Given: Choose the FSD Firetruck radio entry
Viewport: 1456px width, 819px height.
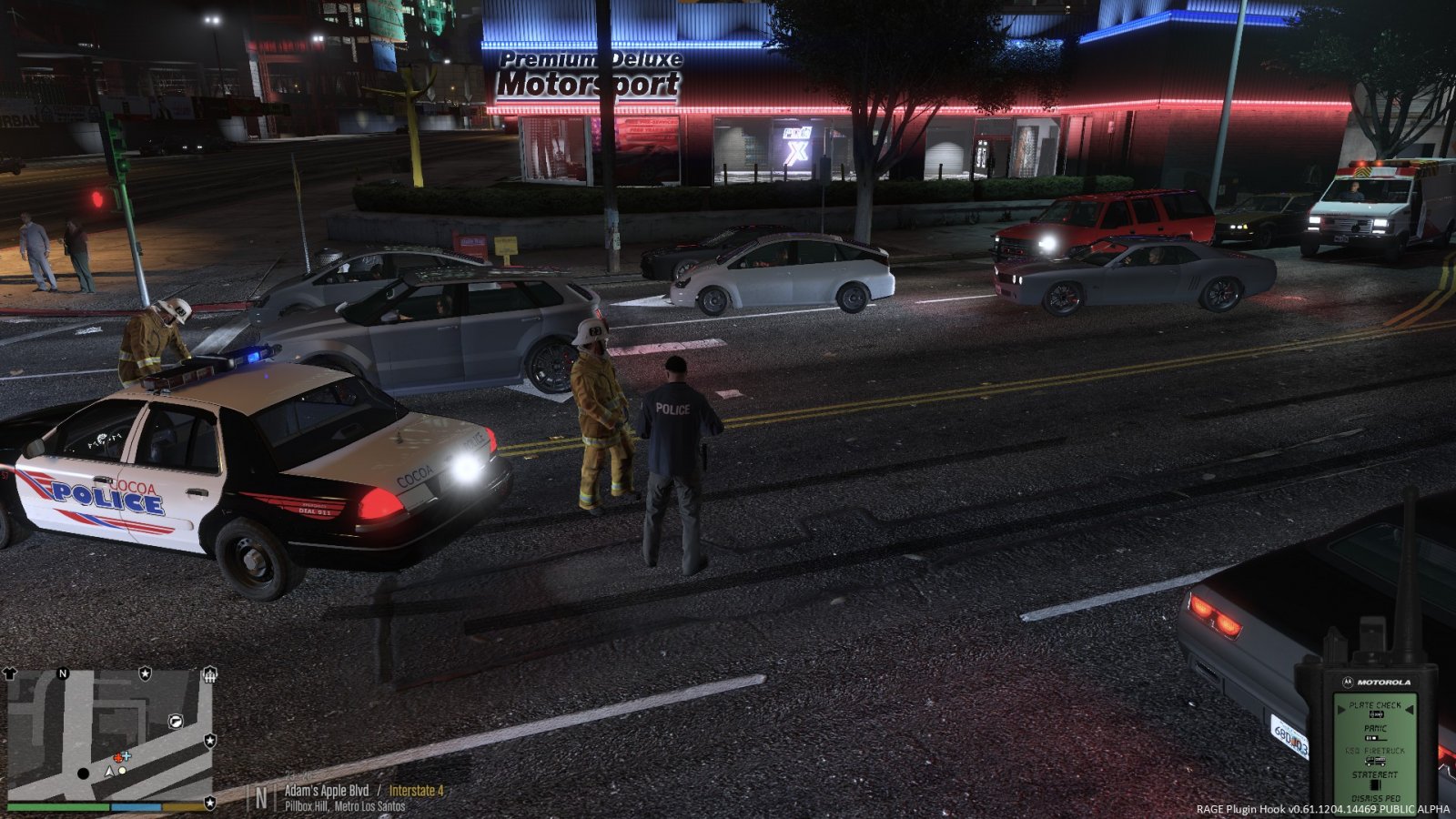Looking at the screenshot, I should point(1375,752).
